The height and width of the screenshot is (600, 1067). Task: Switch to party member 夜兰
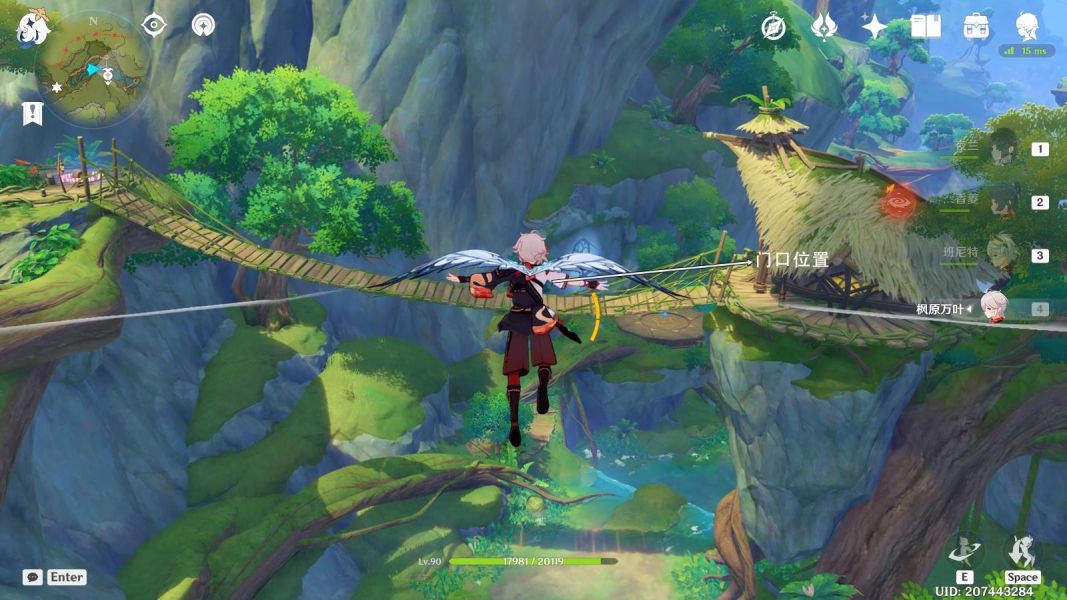pyautogui.click(x=1003, y=149)
